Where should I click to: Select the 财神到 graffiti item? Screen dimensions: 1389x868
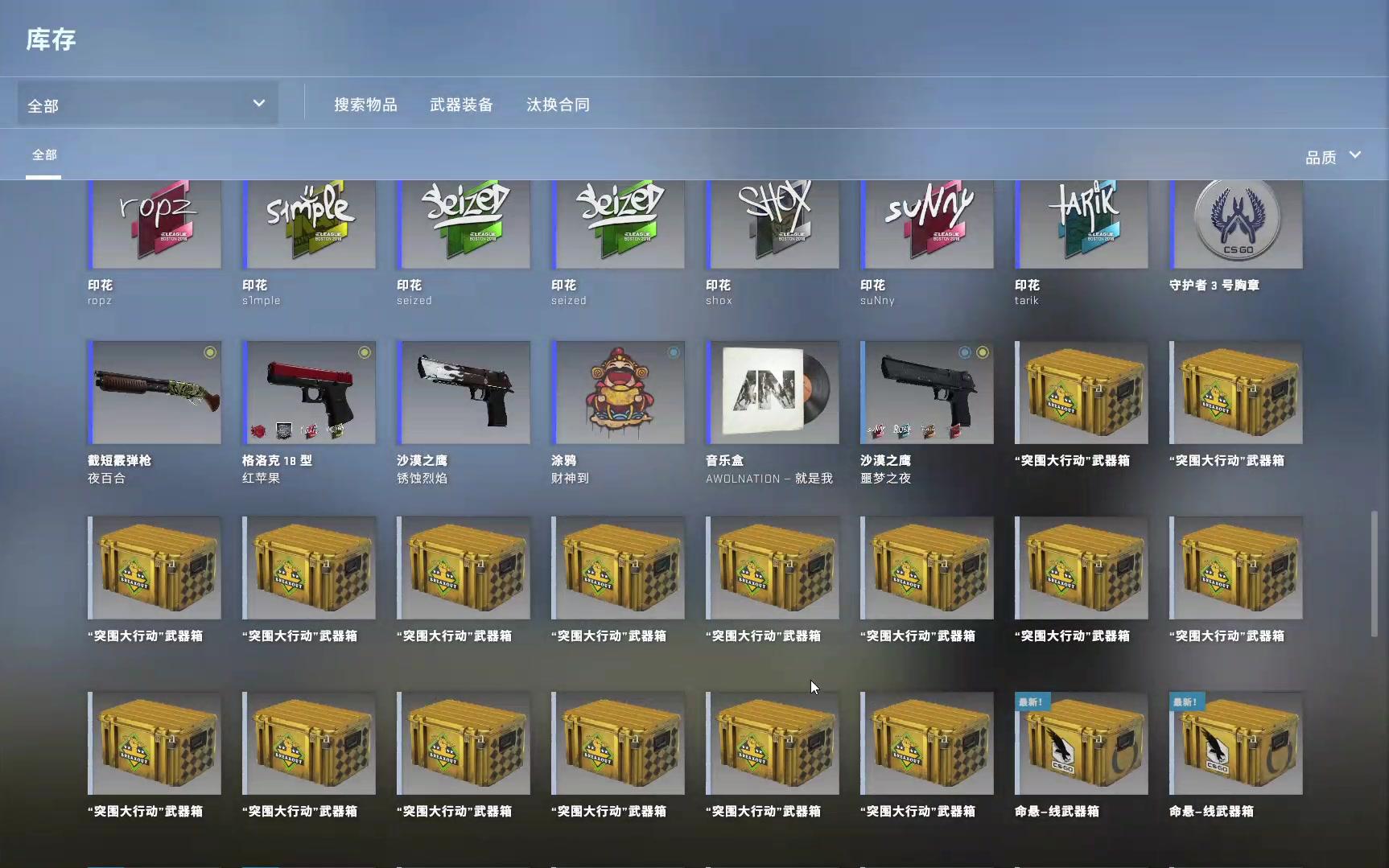tap(617, 393)
